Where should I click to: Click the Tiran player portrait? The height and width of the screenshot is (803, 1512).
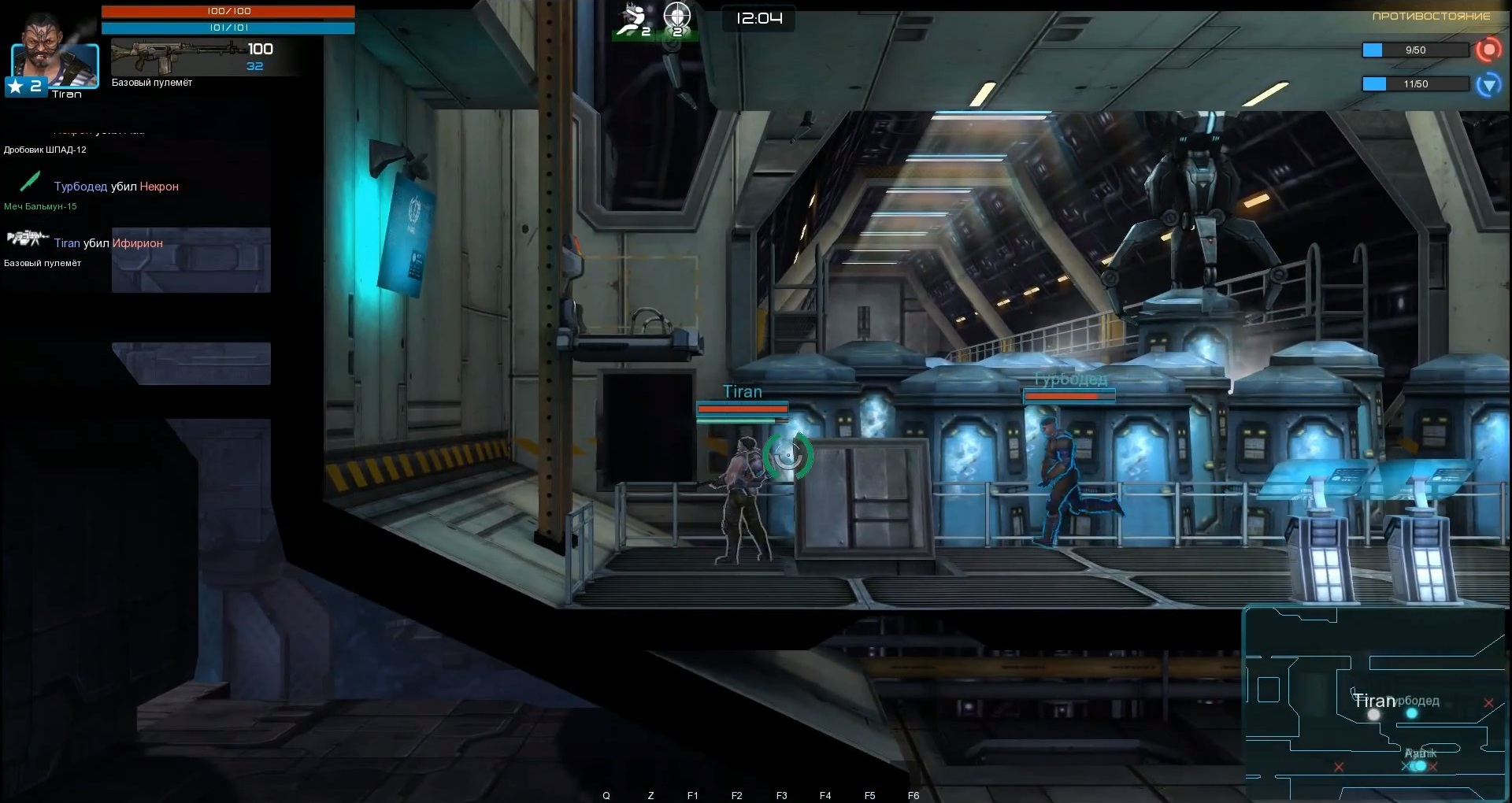tap(54, 55)
